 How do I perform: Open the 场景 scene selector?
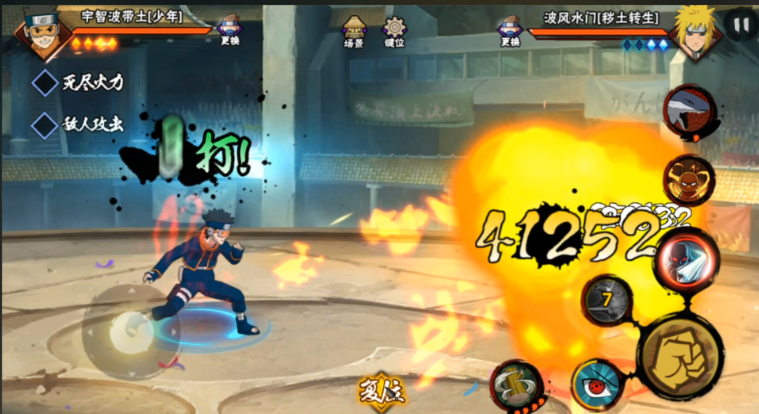point(354,30)
